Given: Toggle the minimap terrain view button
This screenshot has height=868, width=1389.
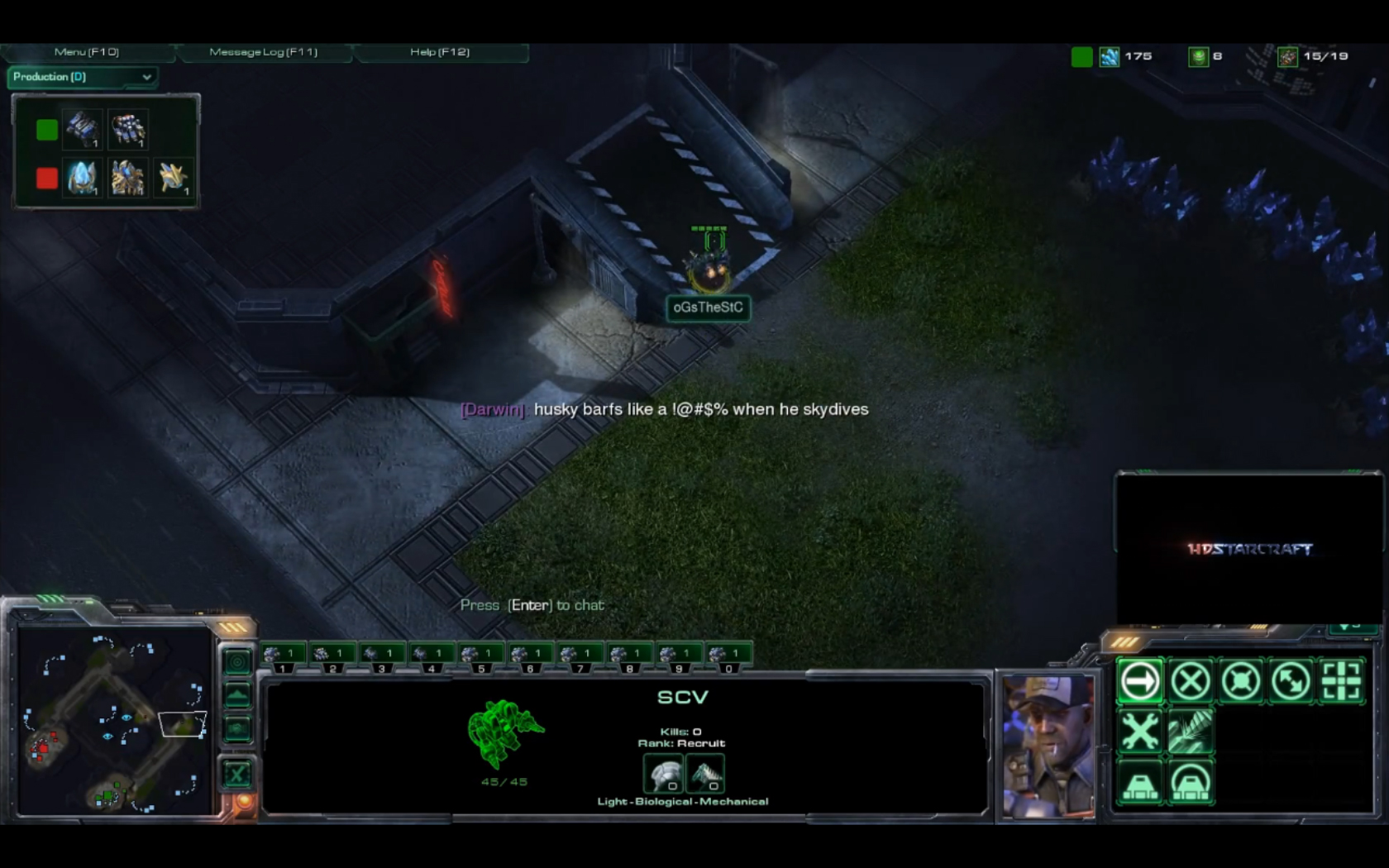Looking at the screenshot, I should point(237,695).
